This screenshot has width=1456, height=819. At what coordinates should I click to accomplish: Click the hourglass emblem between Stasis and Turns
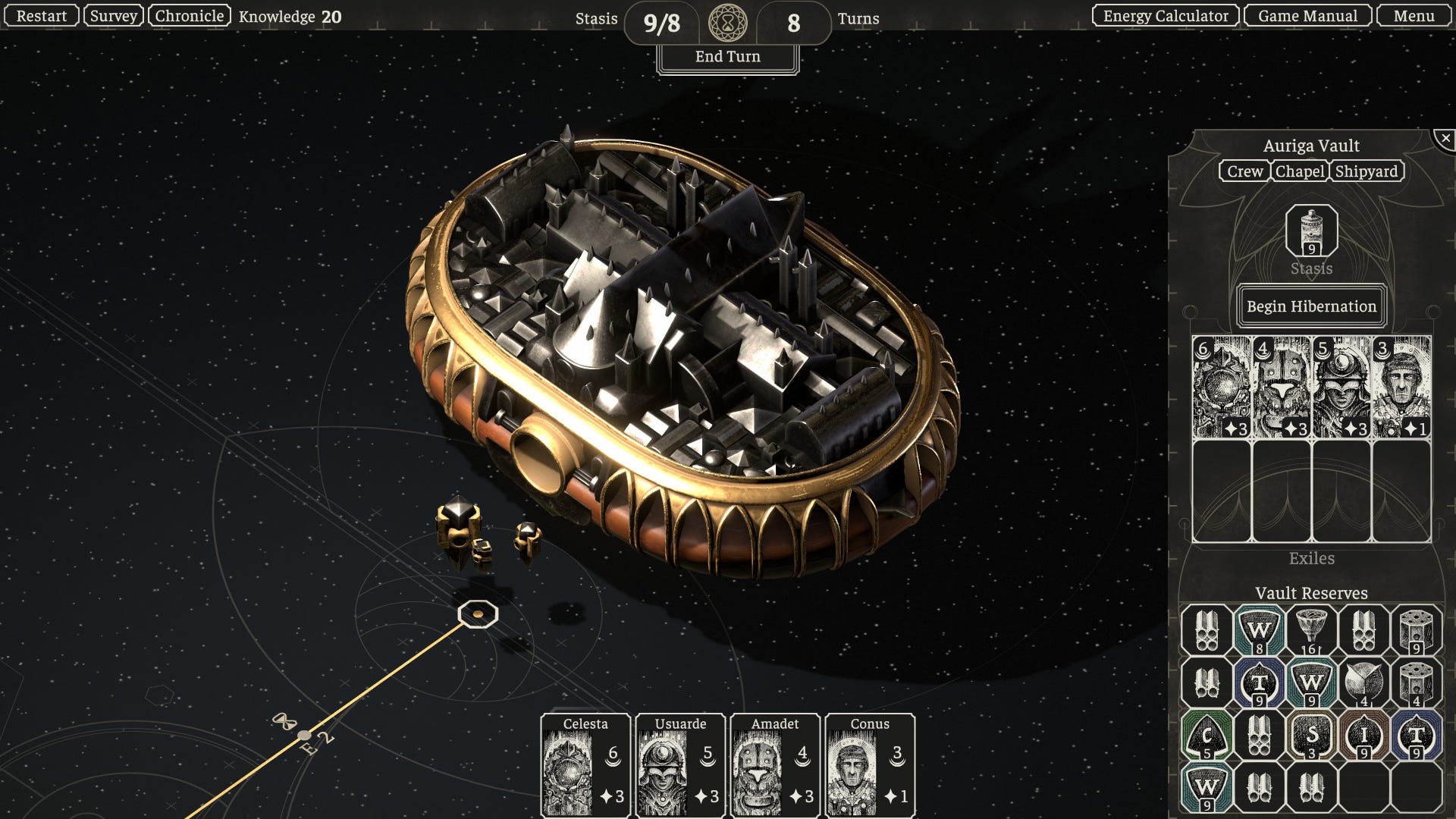(727, 23)
